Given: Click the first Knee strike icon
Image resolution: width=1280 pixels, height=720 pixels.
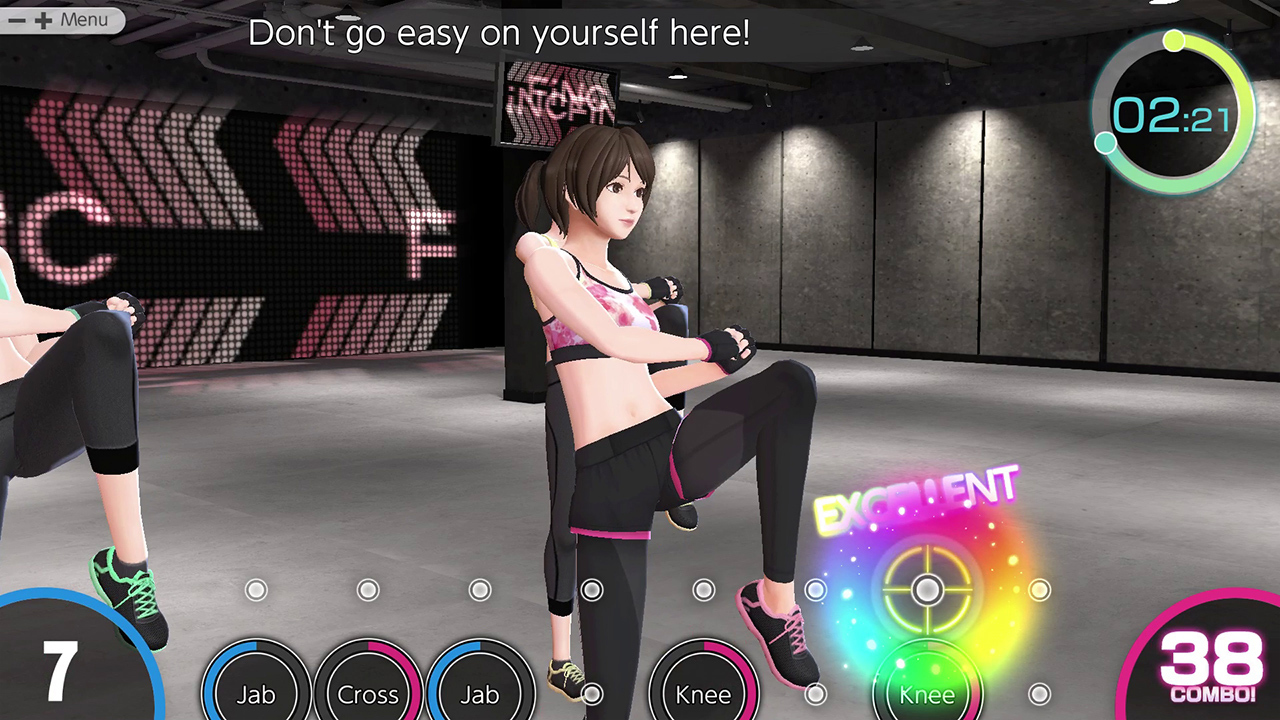Looking at the screenshot, I should [x=703, y=694].
